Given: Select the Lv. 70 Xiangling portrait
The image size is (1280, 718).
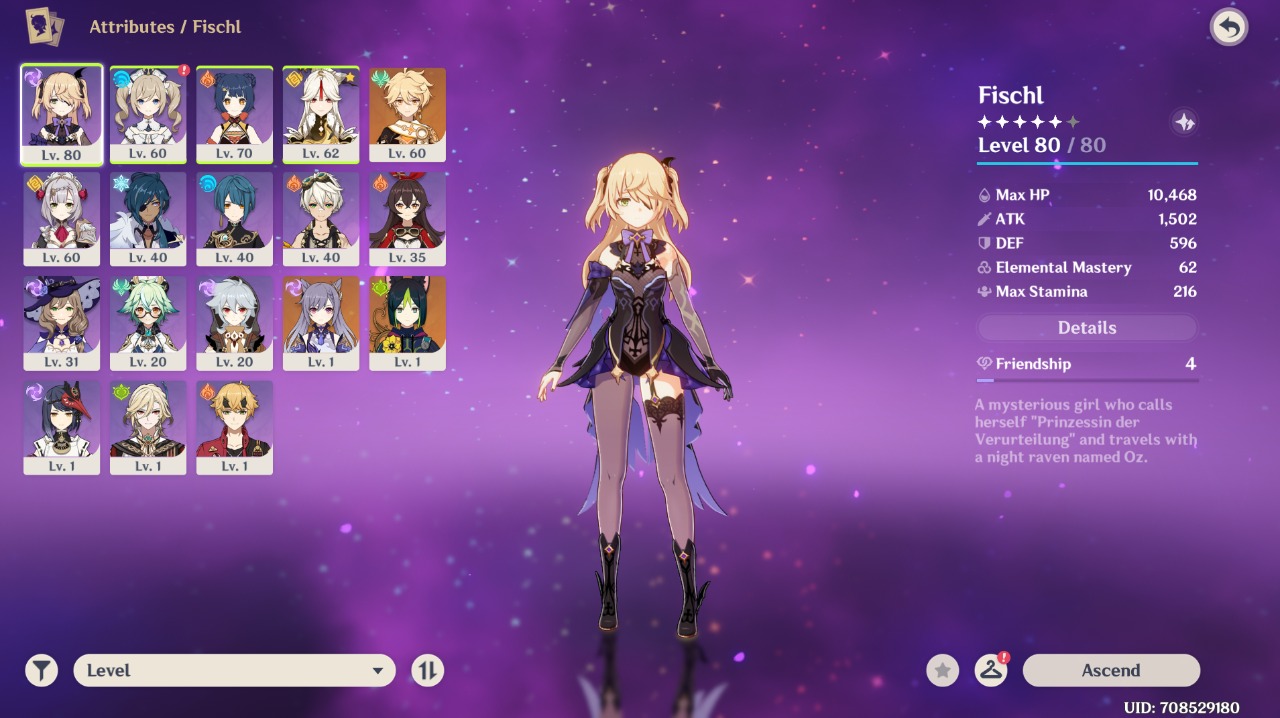Looking at the screenshot, I should point(234,114).
